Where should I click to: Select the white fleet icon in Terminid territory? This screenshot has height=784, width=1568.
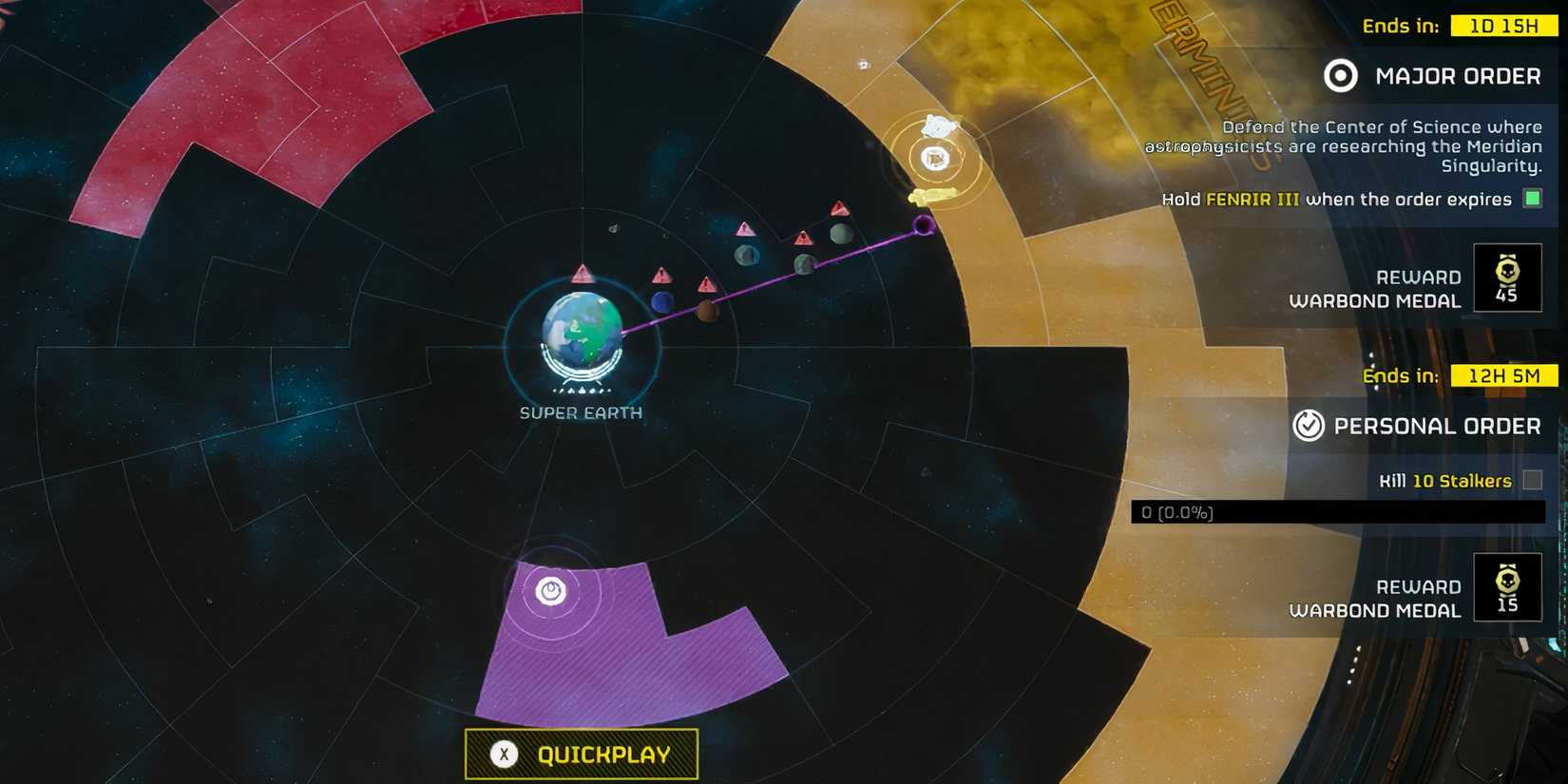936,124
